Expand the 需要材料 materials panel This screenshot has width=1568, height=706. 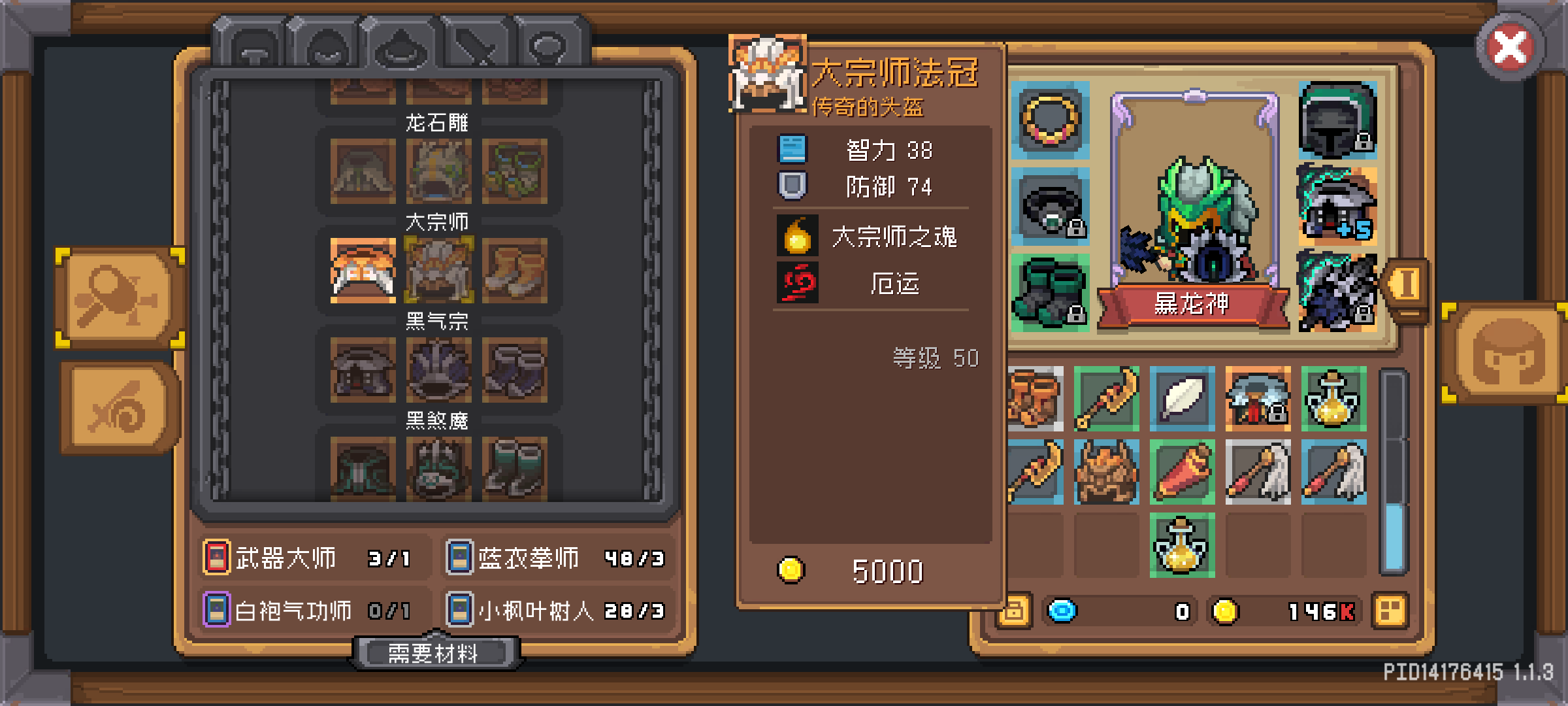click(x=438, y=652)
